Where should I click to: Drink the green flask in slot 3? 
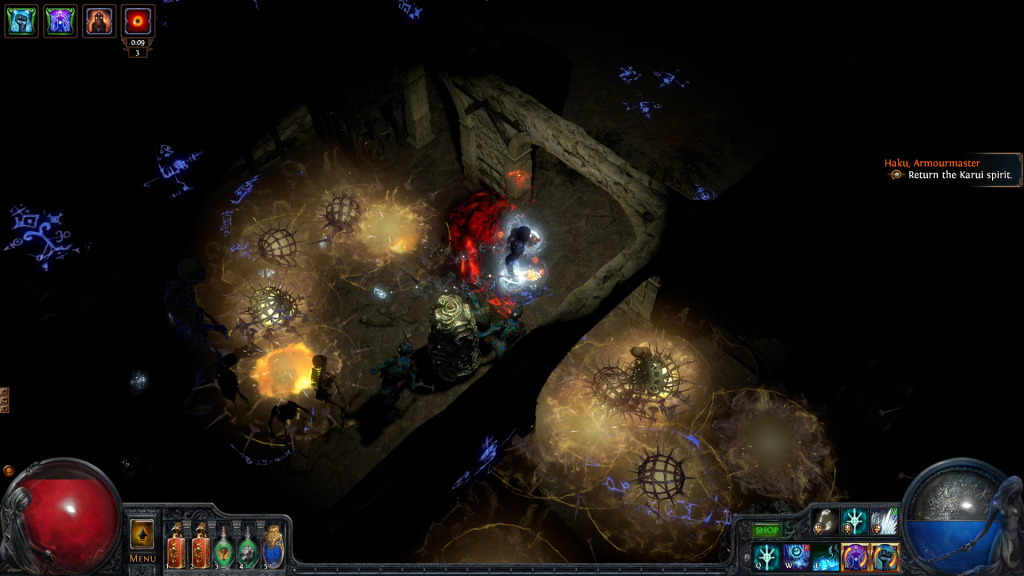pyautogui.click(x=224, y=546)
